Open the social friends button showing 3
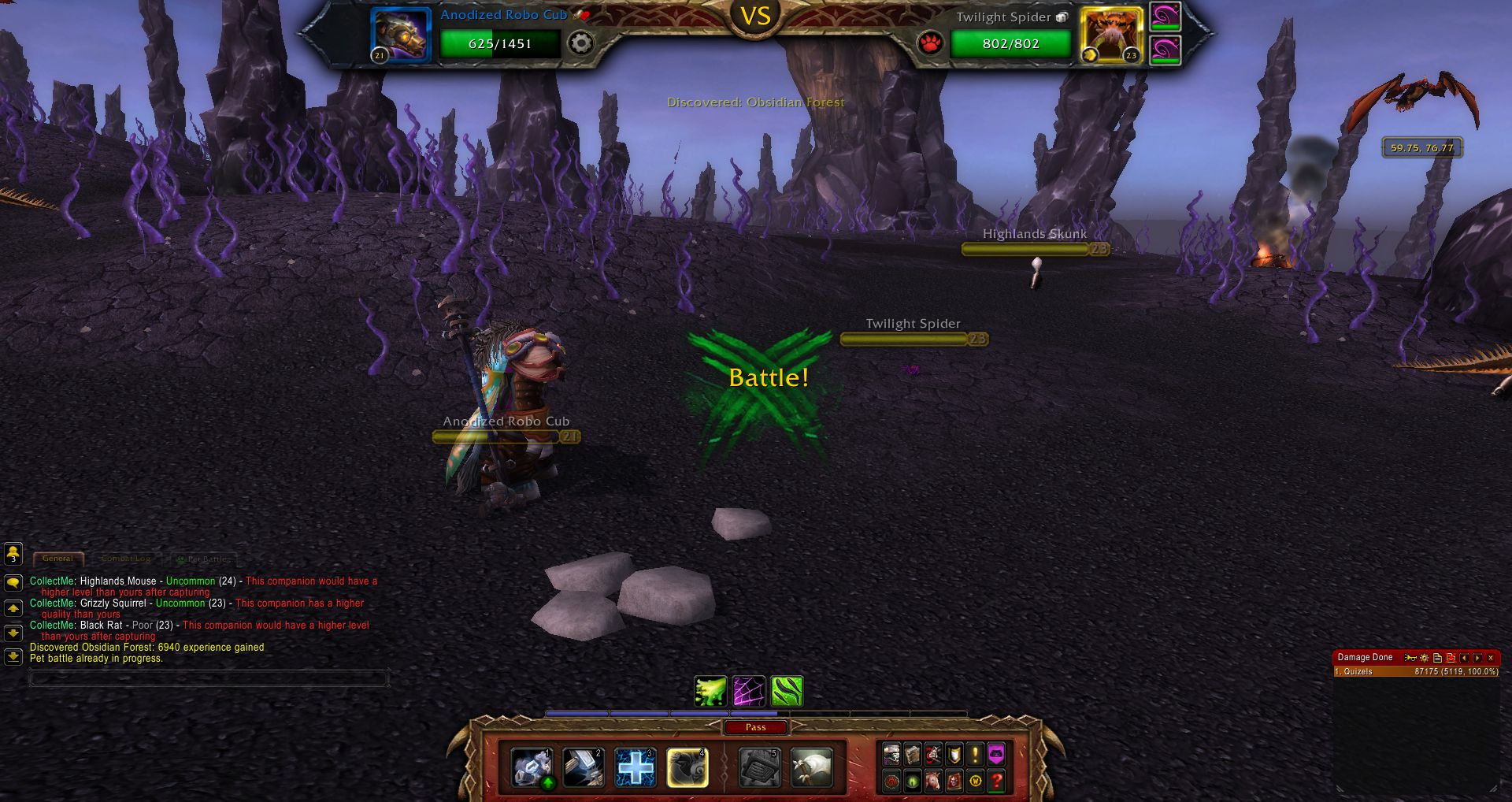The image size is (1512, 802). pyautogui.click(x=13, y=554)
